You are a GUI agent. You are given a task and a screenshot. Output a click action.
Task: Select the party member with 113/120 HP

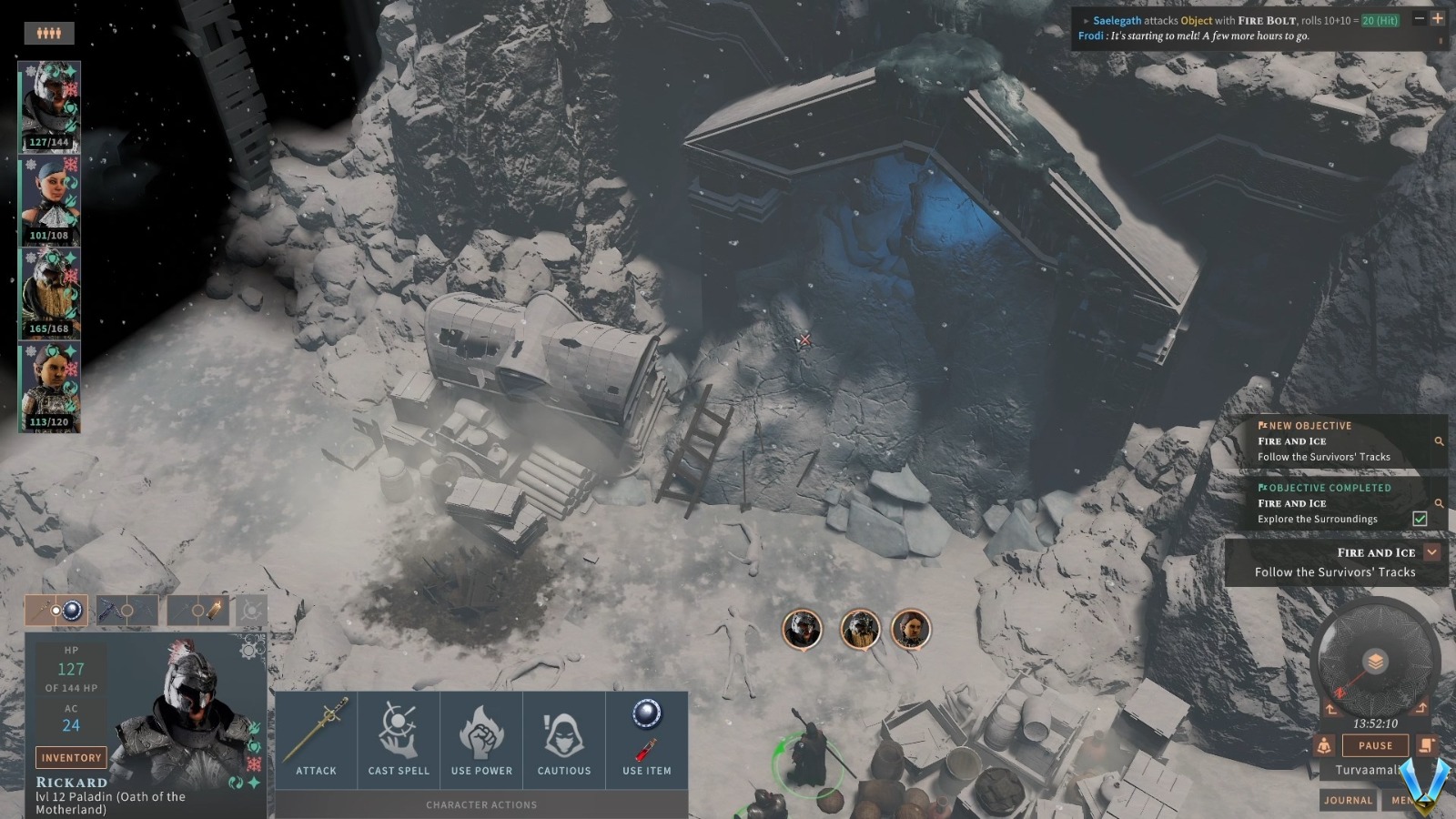51,387
